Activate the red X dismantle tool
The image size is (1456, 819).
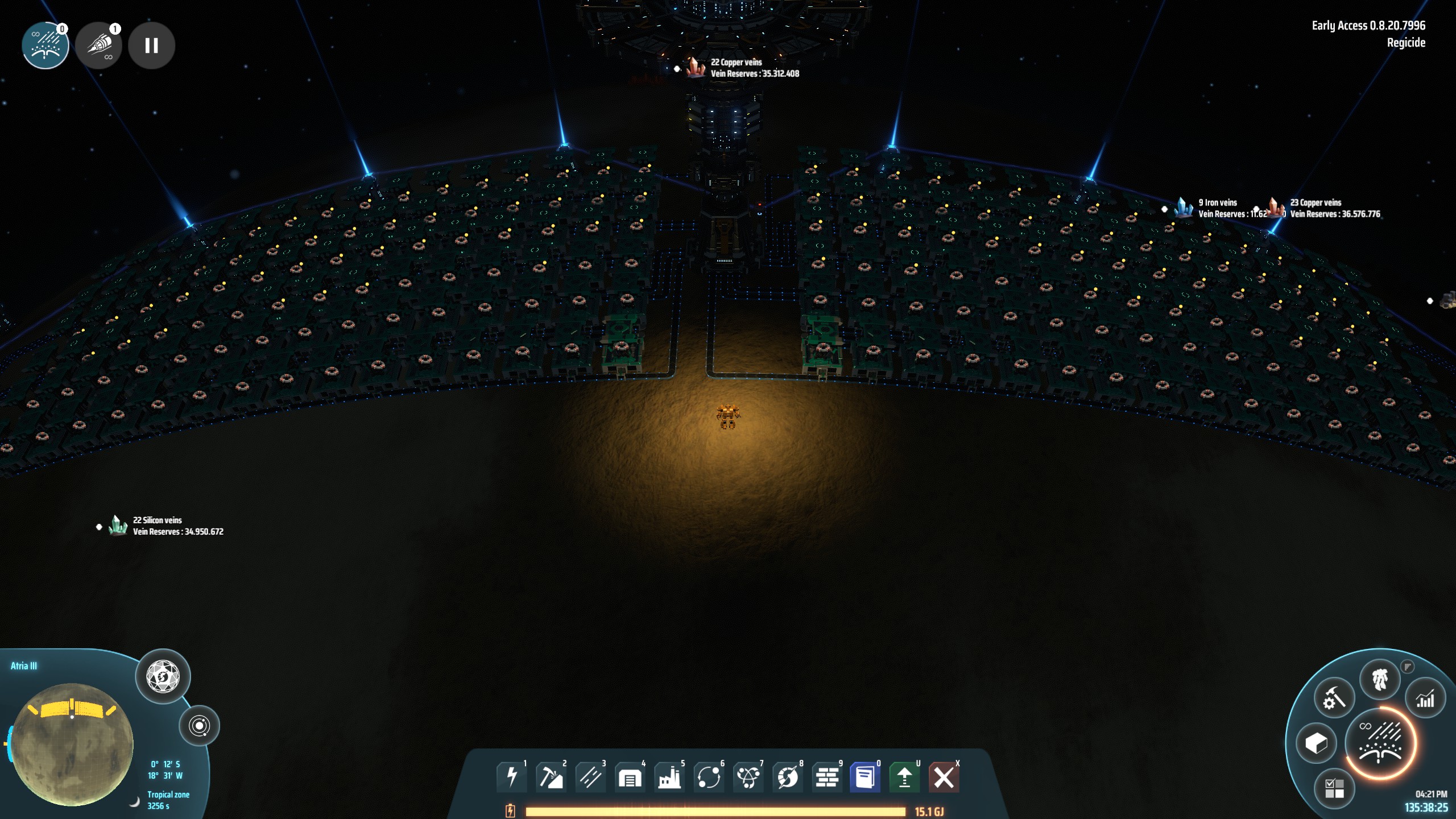click(x=944, y=777)
